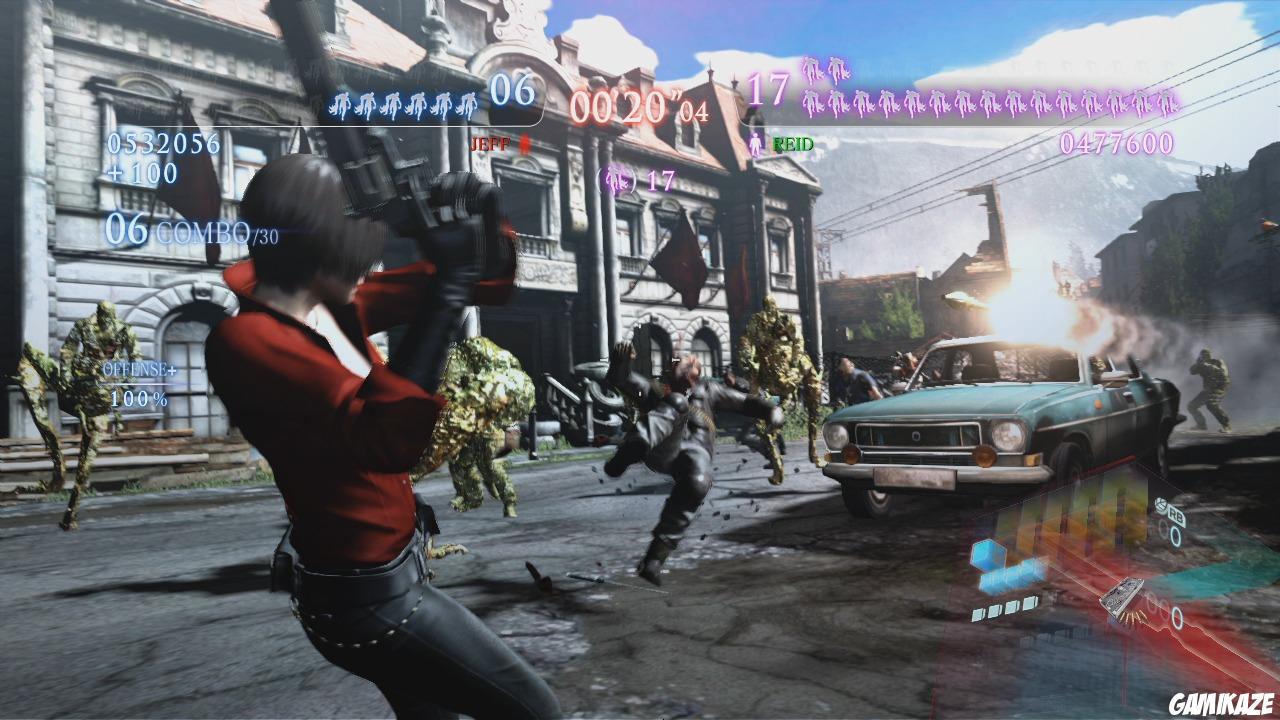Click the RB grenade button prompt
This screenshot has width=1280, height=720.
click(x=1173, y=513)
